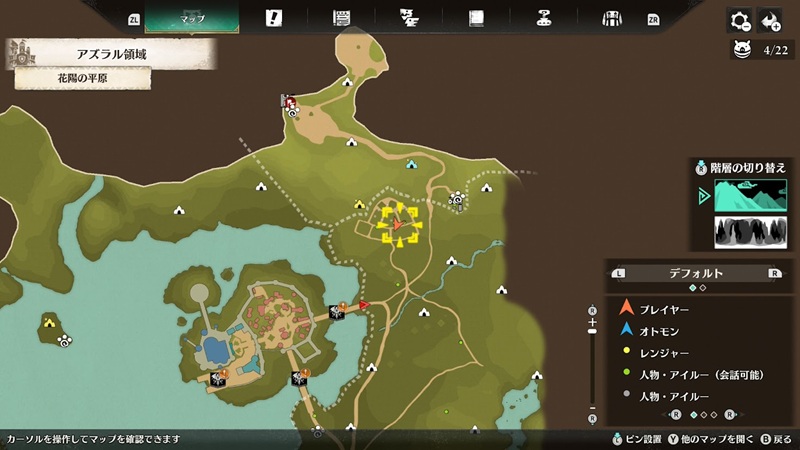Click the map zoom slider handle
This screenshot has width=800, height=450.
click(593, 349)
